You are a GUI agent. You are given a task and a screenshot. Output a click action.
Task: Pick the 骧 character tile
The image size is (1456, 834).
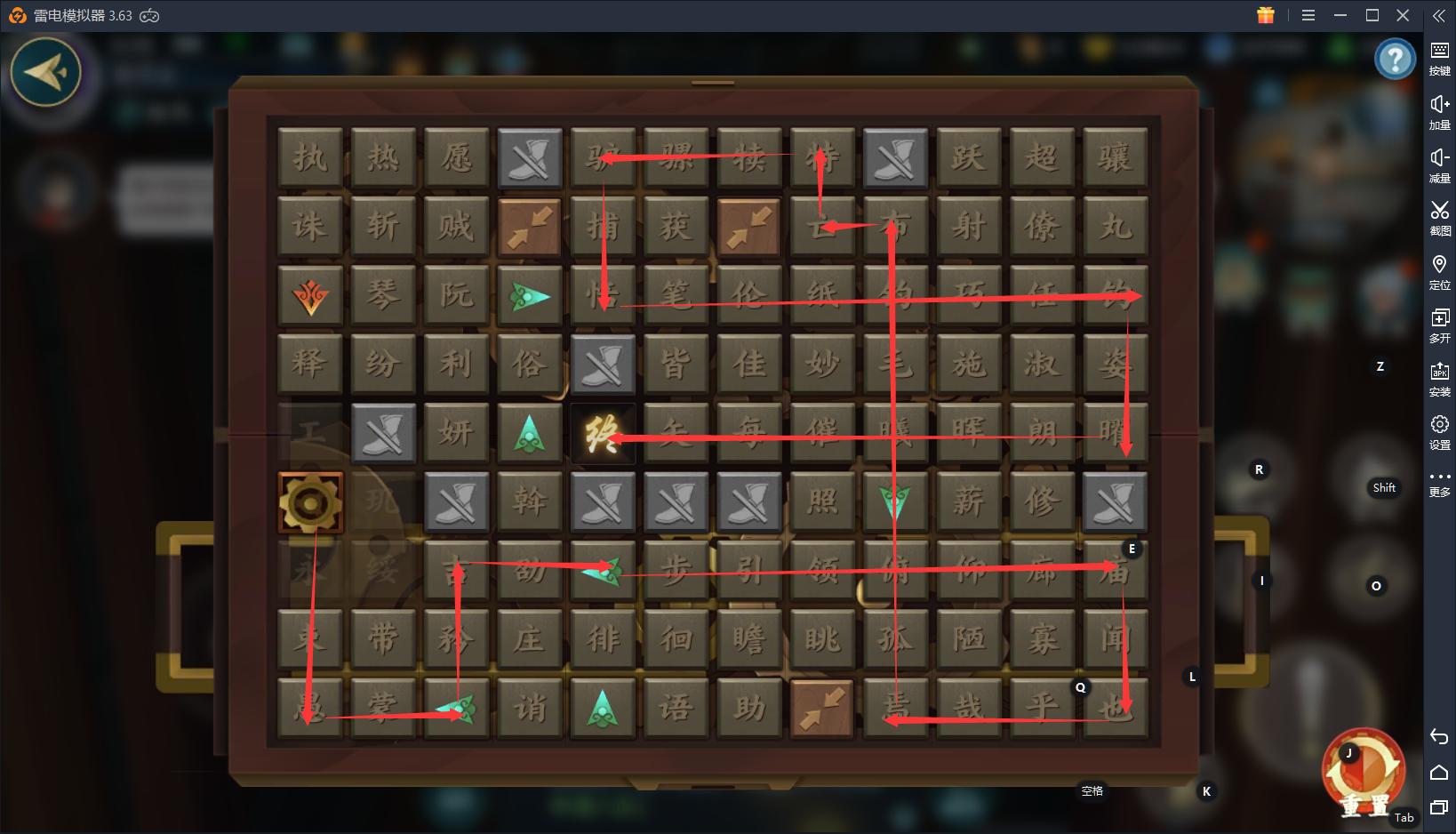click(1115, 158)
